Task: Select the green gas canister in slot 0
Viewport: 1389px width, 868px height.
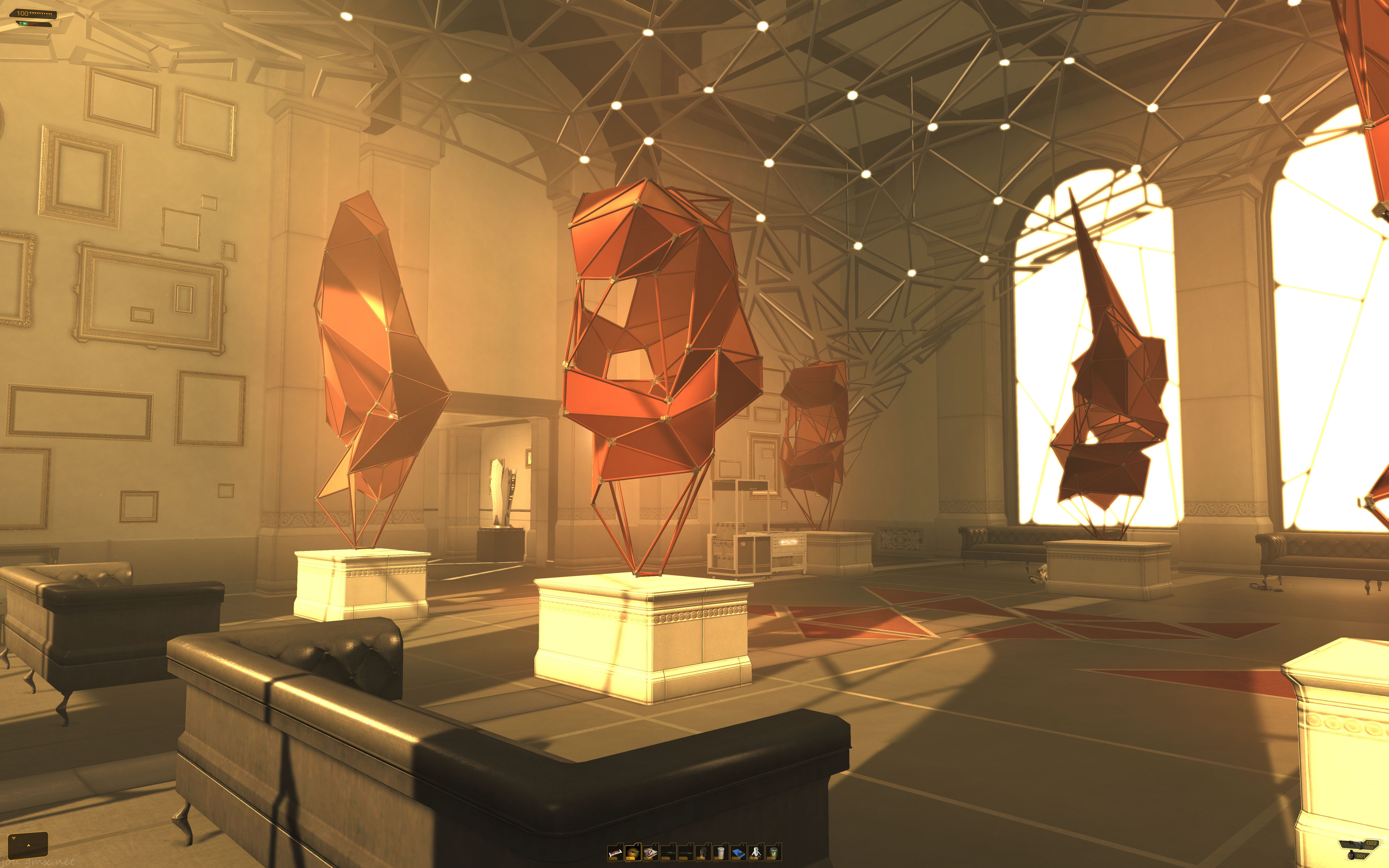Action: [774, 853]
